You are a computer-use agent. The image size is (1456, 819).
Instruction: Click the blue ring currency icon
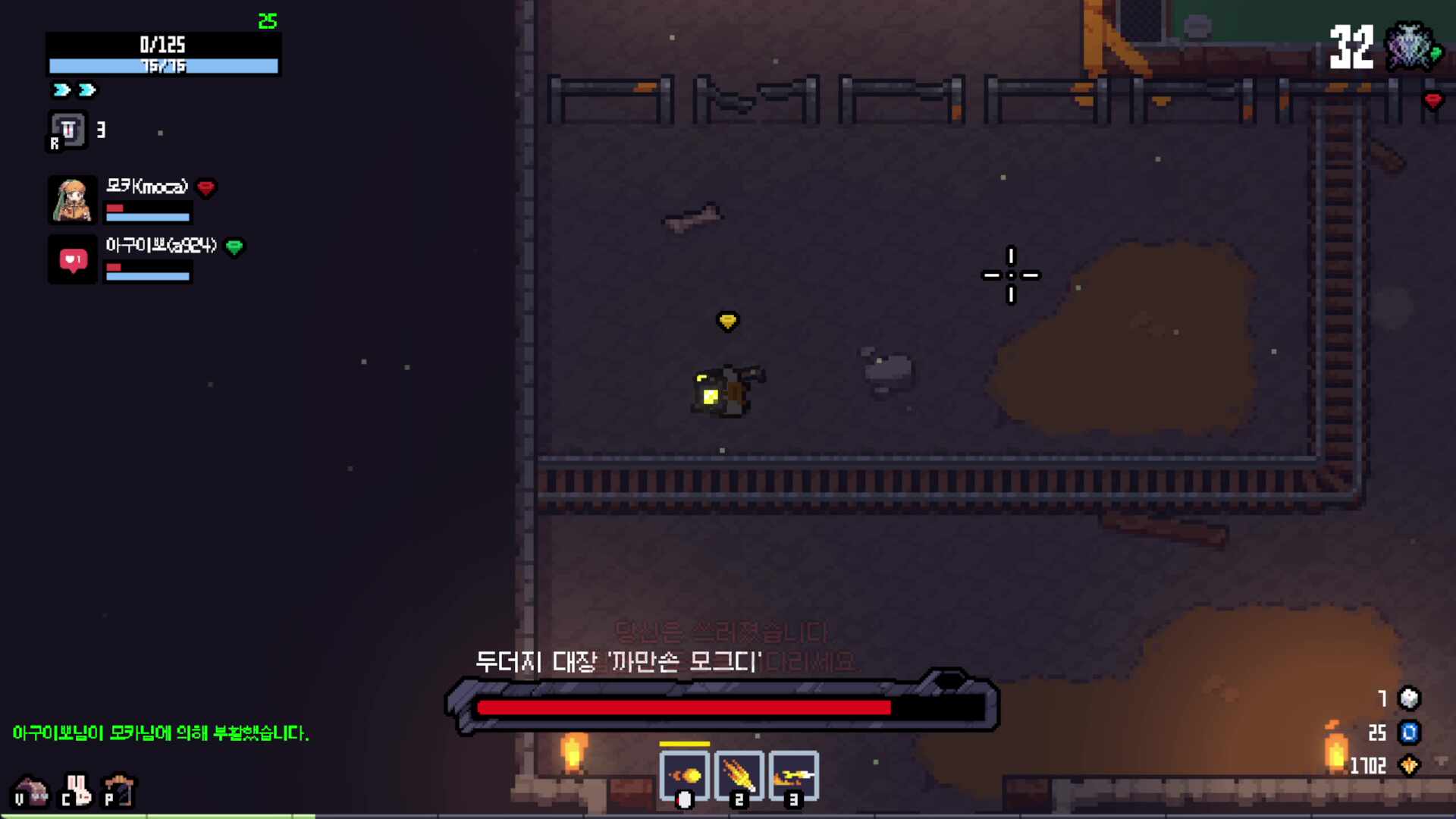[x=1409, y=733]
